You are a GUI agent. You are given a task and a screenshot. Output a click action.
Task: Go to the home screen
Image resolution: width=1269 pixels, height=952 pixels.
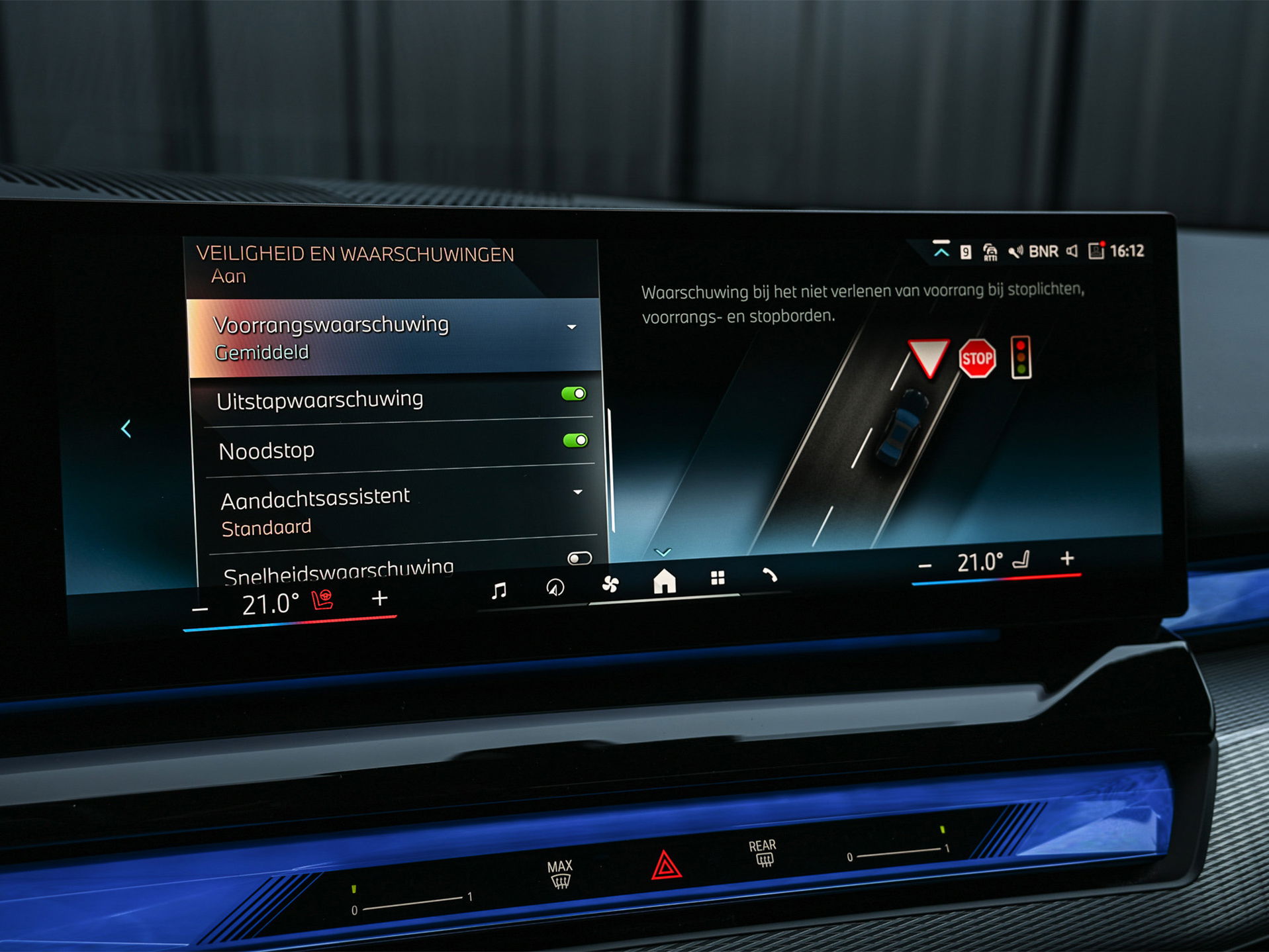tap(664, 581)
